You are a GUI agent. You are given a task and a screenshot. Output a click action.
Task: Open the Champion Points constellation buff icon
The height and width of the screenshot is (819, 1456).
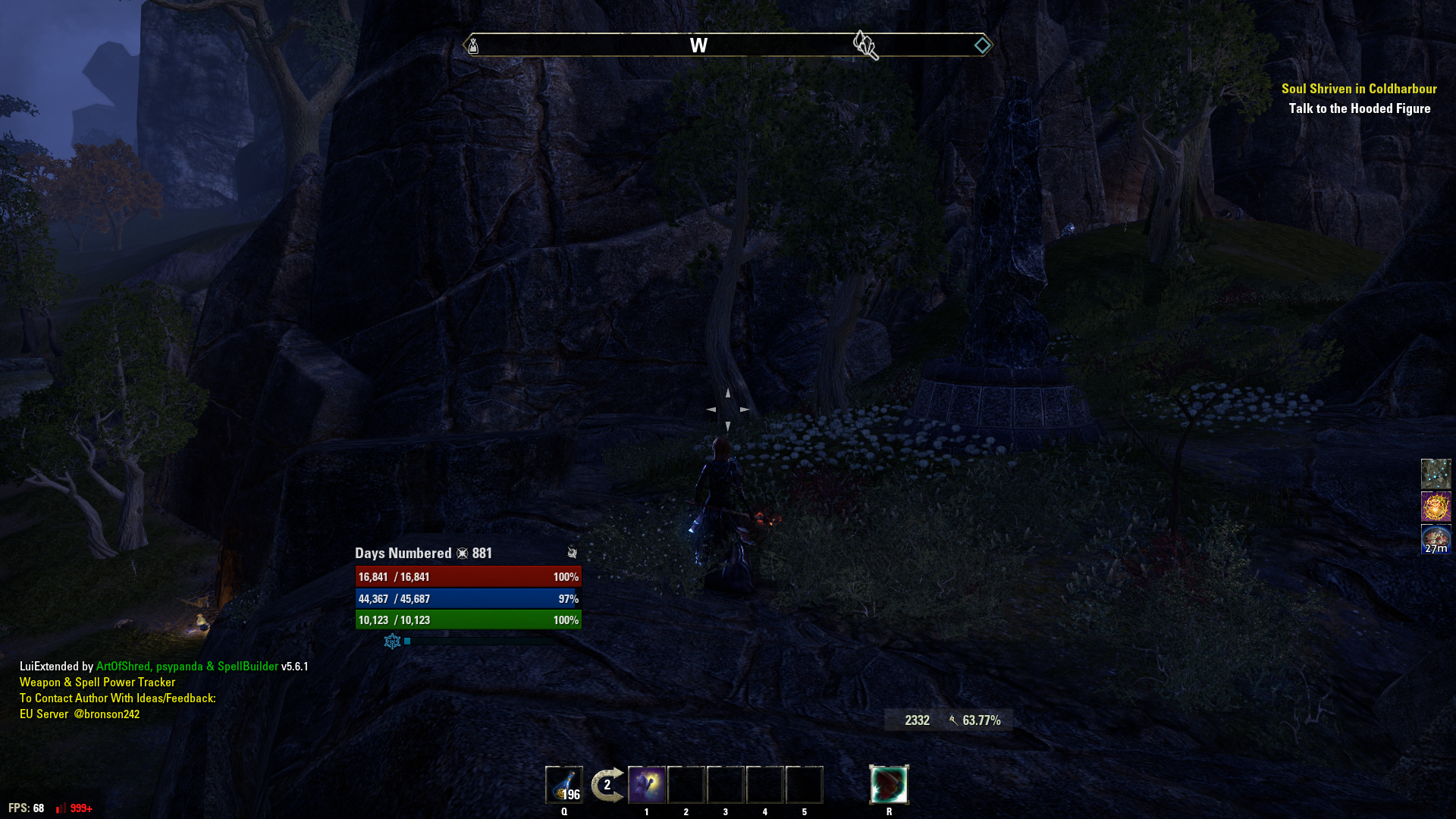(x=1437, y=473)
